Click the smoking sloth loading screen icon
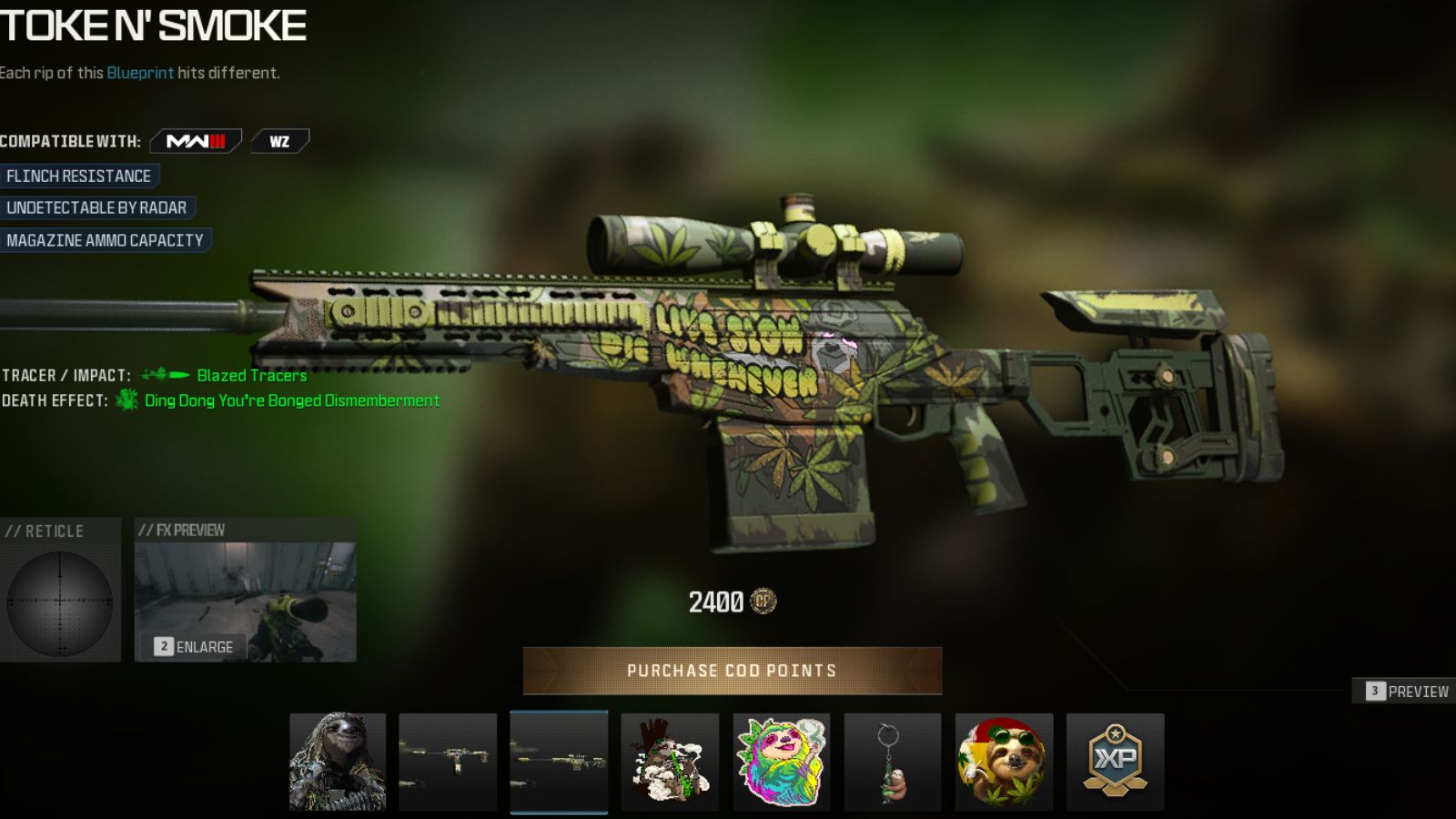 (671, 763)
